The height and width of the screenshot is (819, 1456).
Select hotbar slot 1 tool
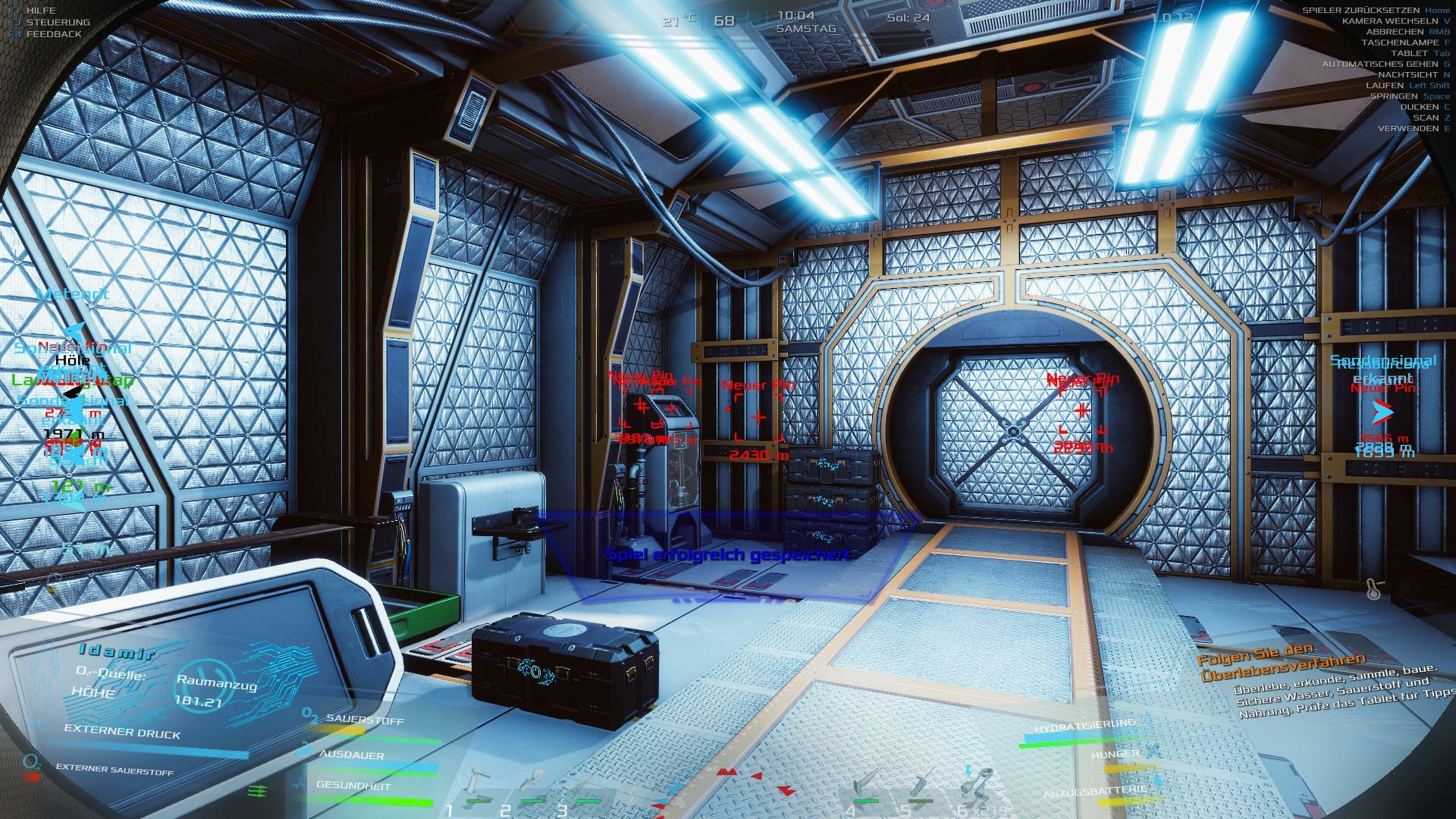click(478, 784)
